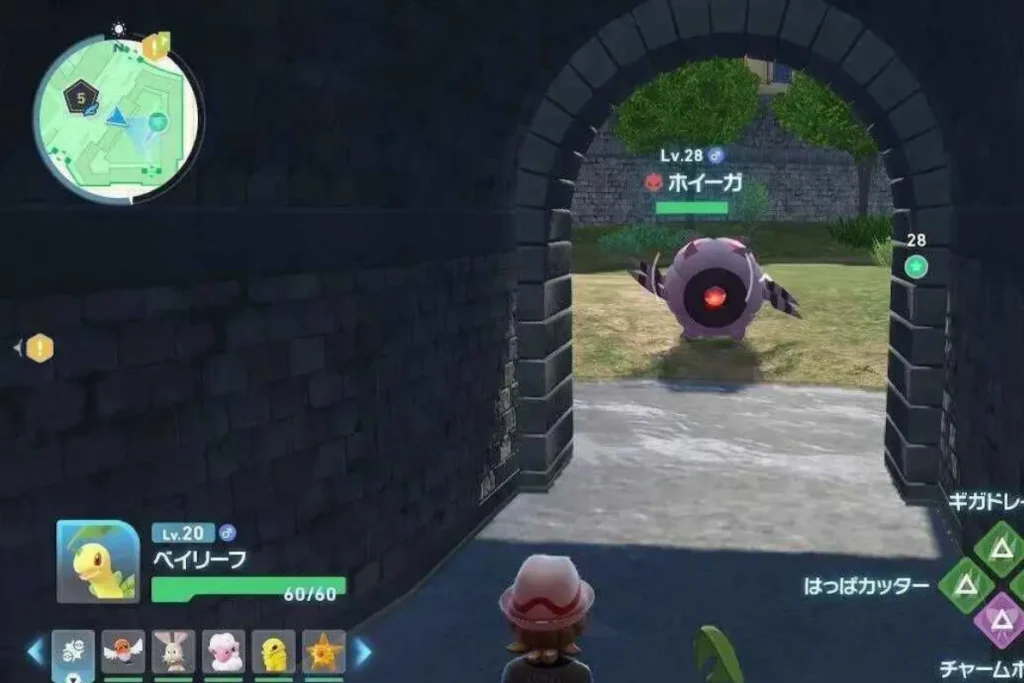Select the active Bayleef portrait
Image resolution: width=1024 pixels, height=683 pixels.
point(98,562)
